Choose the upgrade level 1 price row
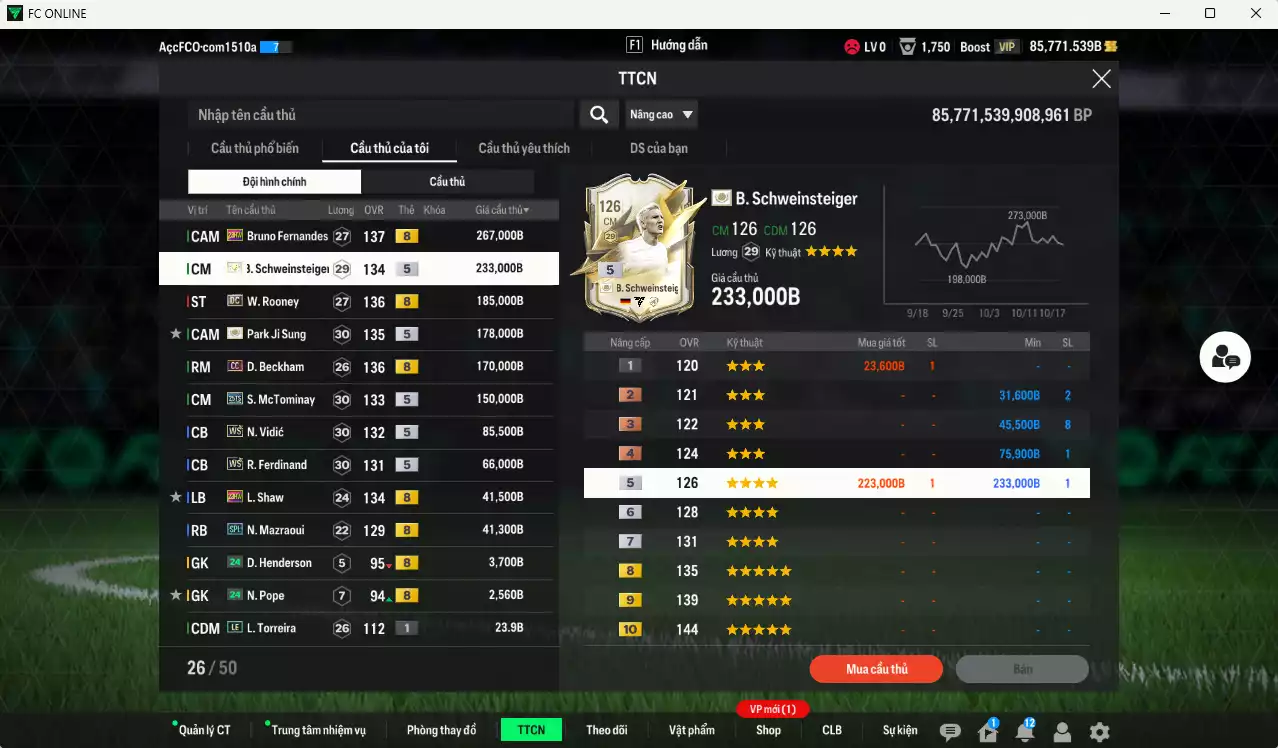The height and width of the screenshot is (748, 1278). tap(836, 366)
